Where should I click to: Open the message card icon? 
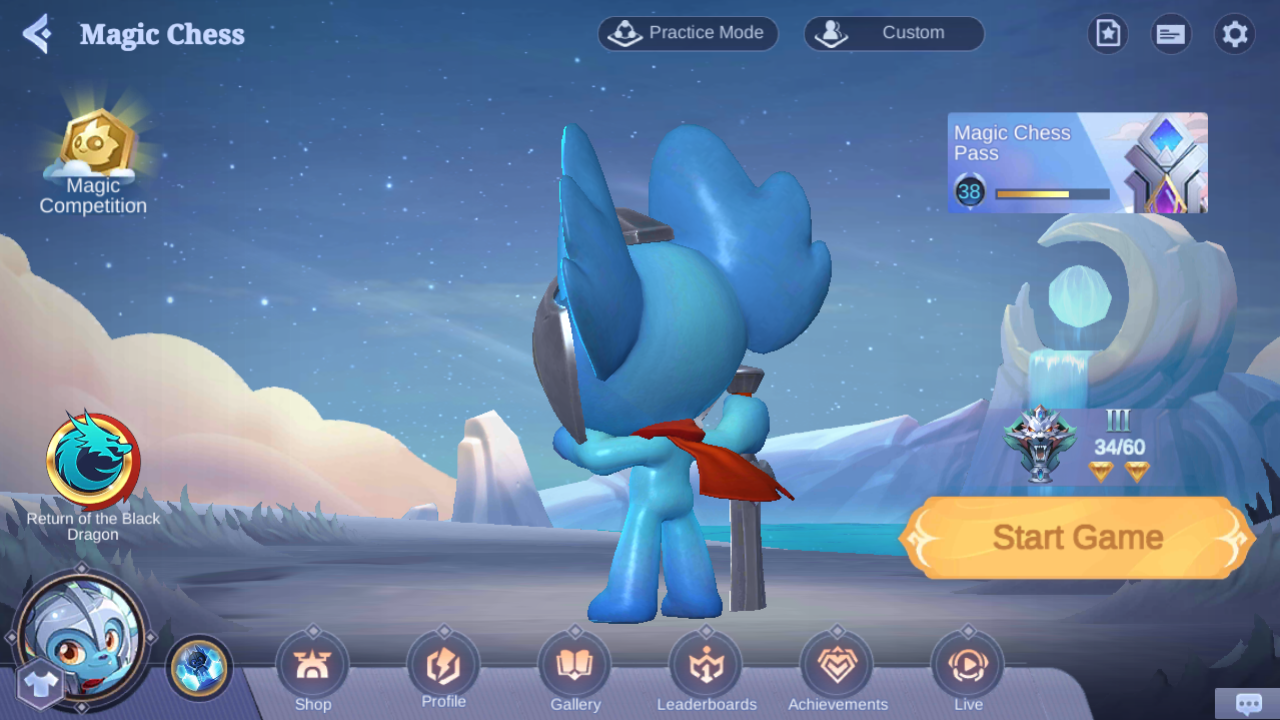[x=1170, y=34]
